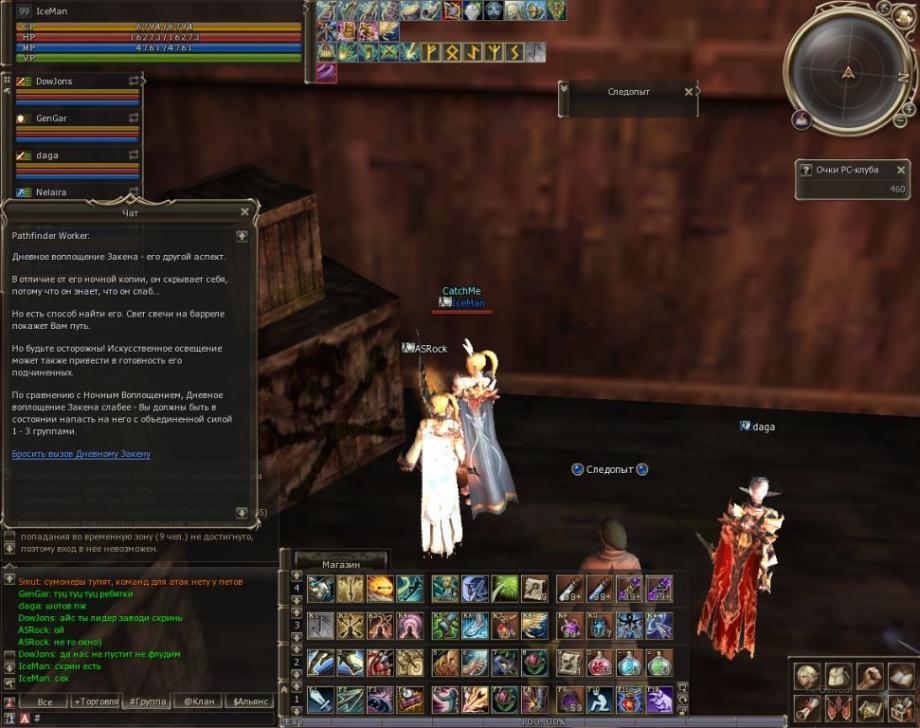Open the Магазин shop button
This screenshot has width=920, height=728.
(x=341, y=565)
